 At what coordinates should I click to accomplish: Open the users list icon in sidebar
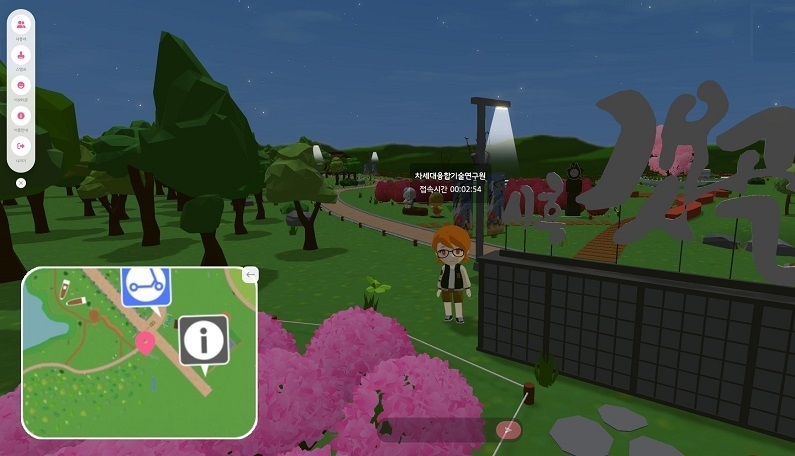click(22, 25)
